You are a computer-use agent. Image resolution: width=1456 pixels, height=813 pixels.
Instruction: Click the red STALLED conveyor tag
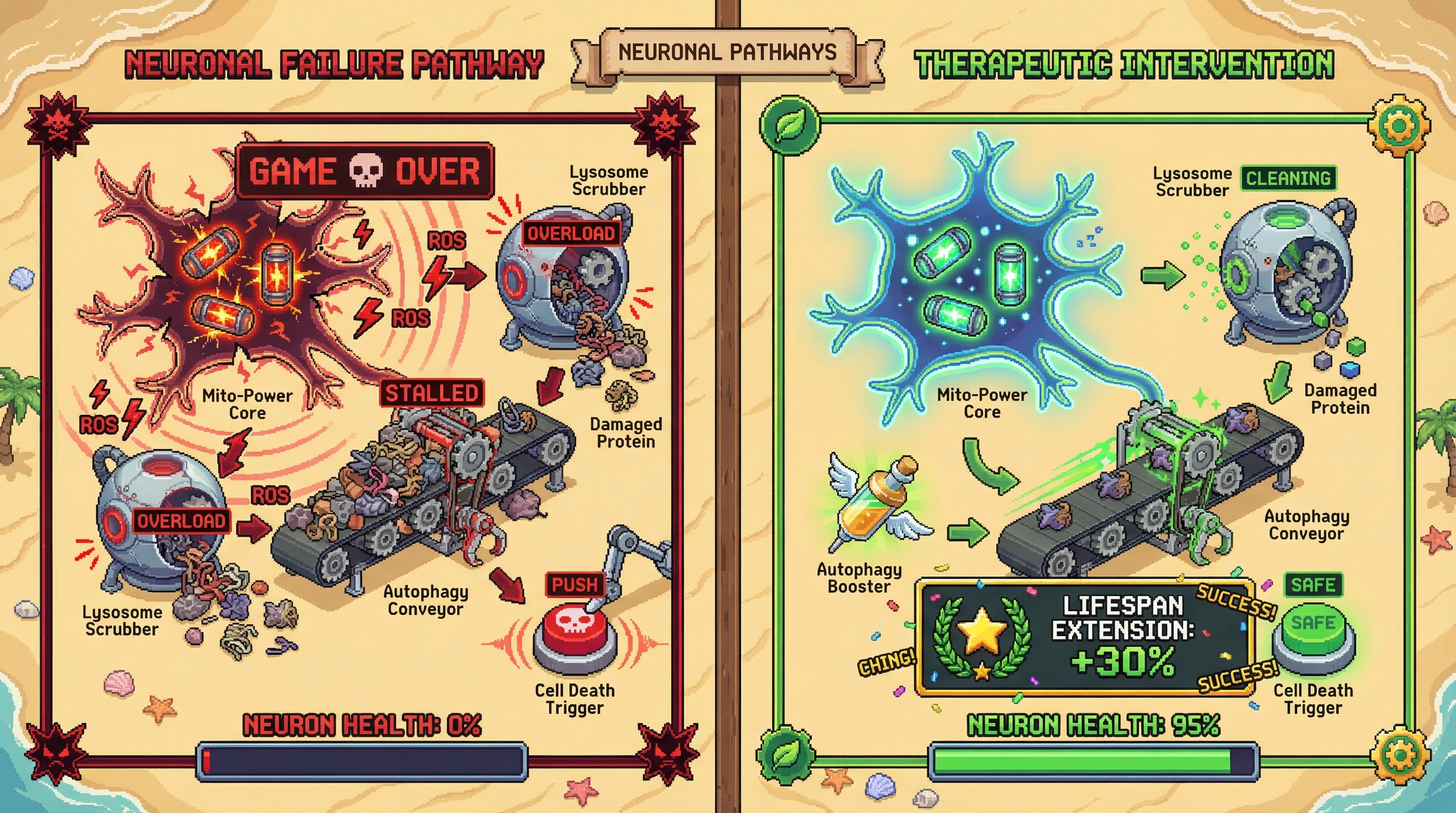pyautogui.click(x=432, y=393)
